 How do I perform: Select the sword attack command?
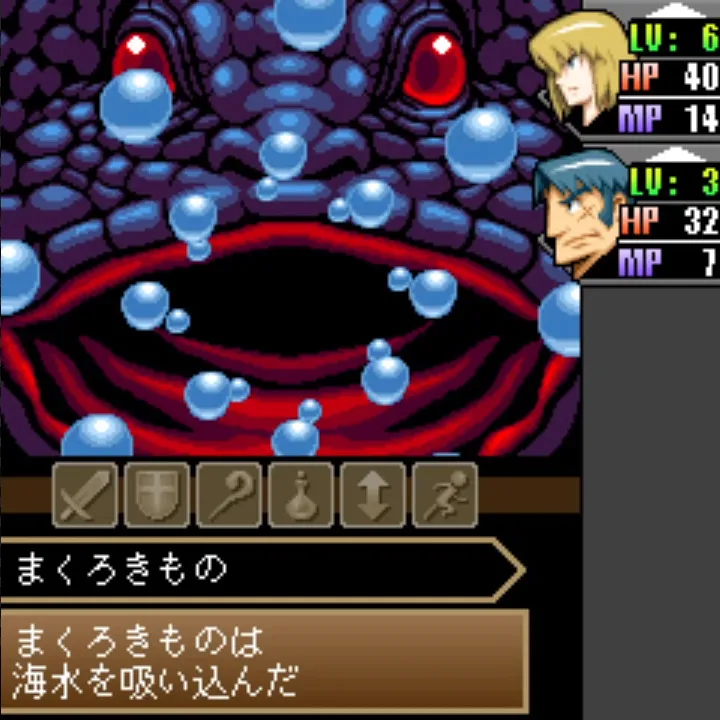click(85, 494)
